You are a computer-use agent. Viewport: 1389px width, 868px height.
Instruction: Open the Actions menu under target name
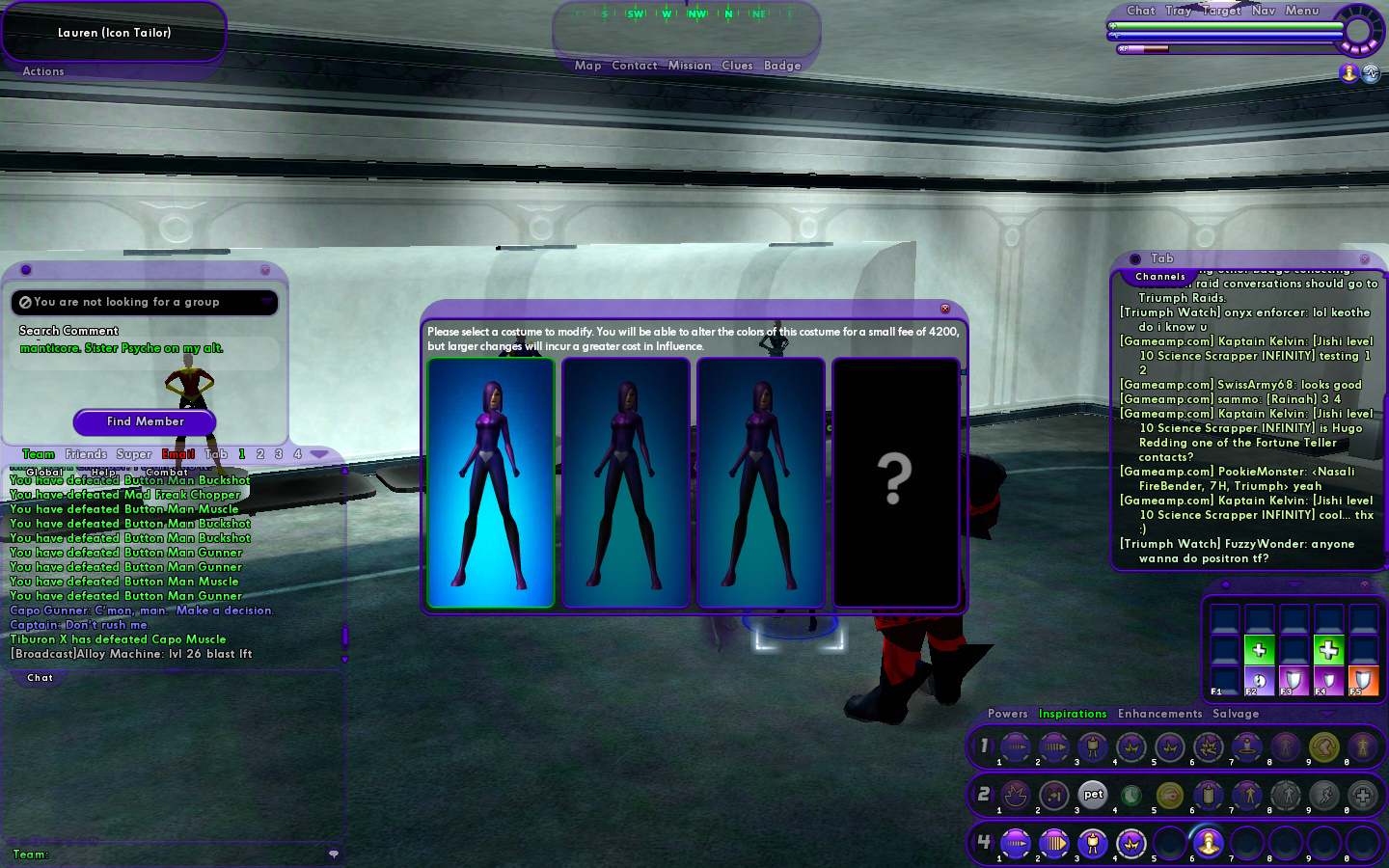43,71
